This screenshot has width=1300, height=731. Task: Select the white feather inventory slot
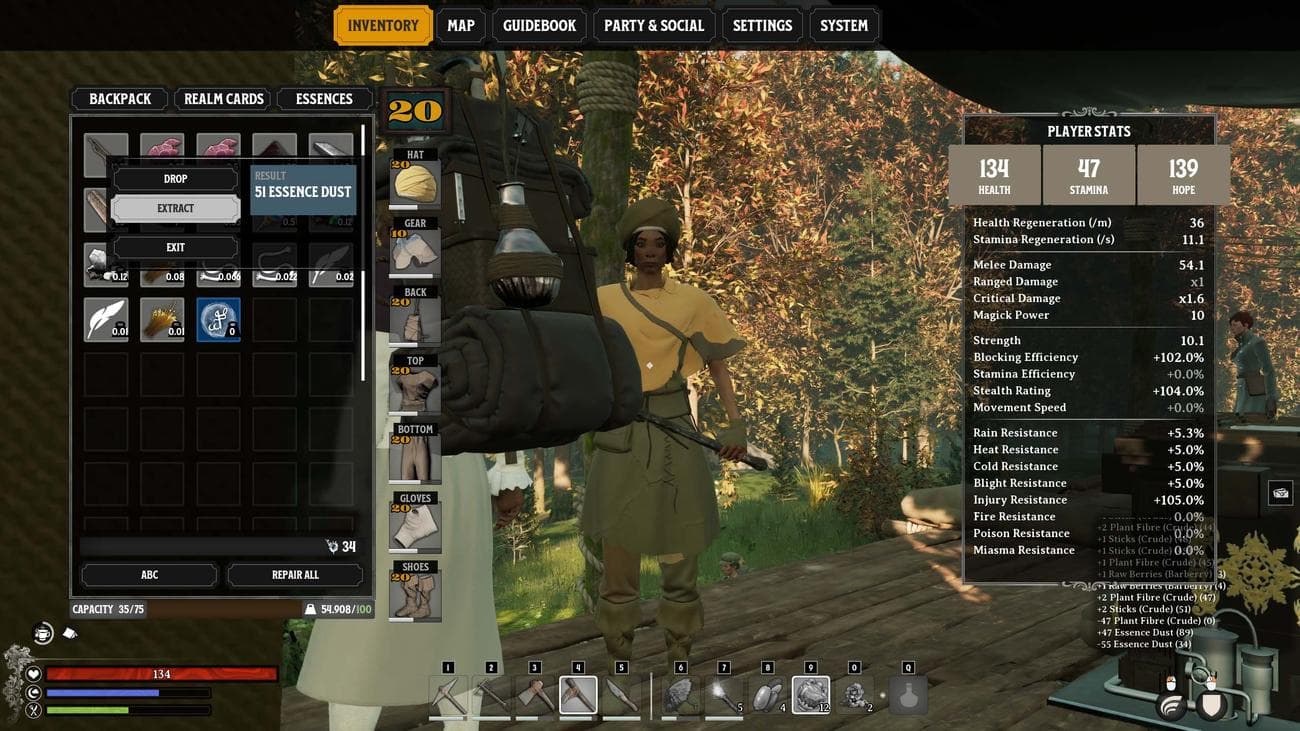[106, 320]
